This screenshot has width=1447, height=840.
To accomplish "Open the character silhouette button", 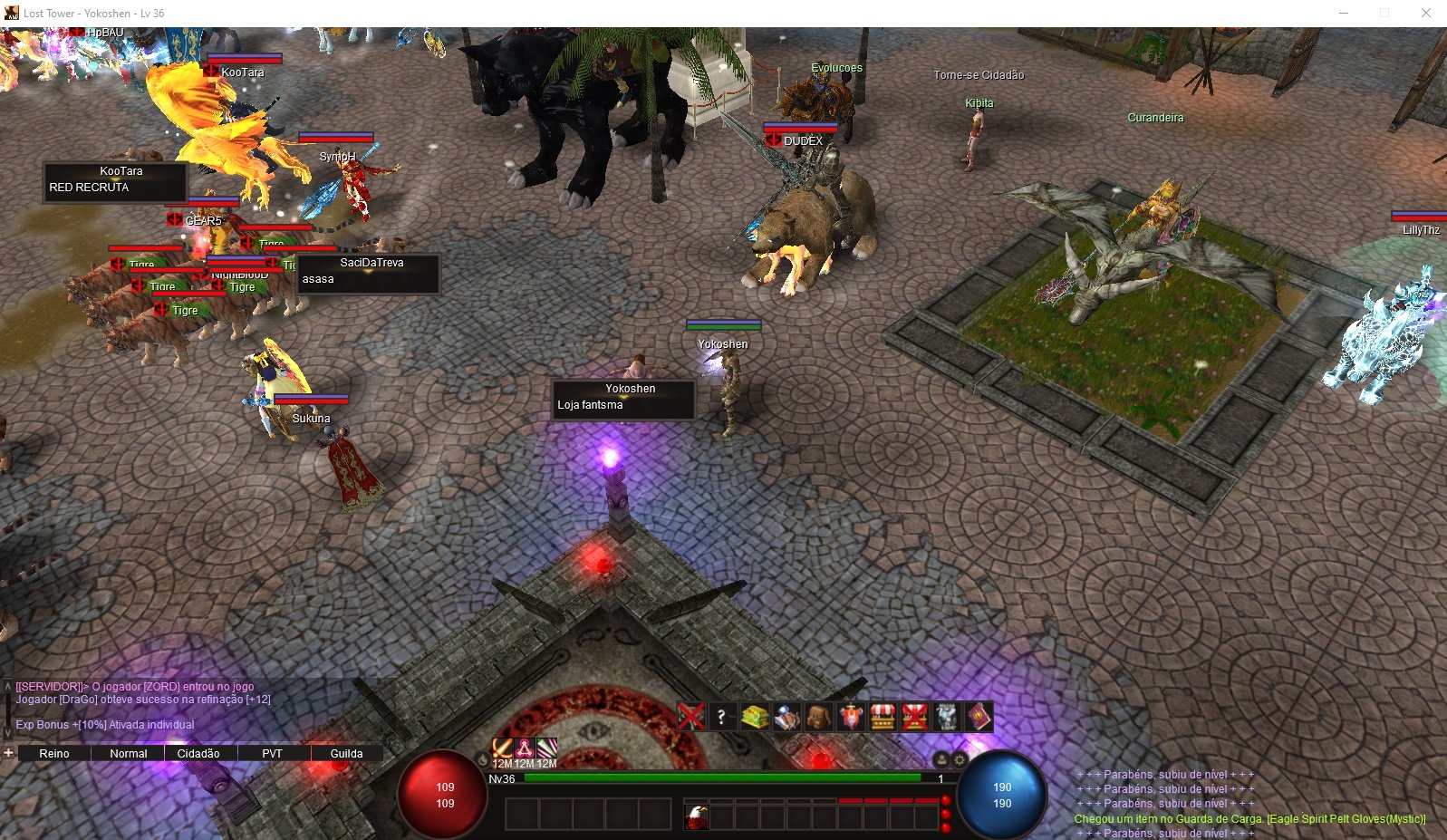I will click(x=941, y=760).
